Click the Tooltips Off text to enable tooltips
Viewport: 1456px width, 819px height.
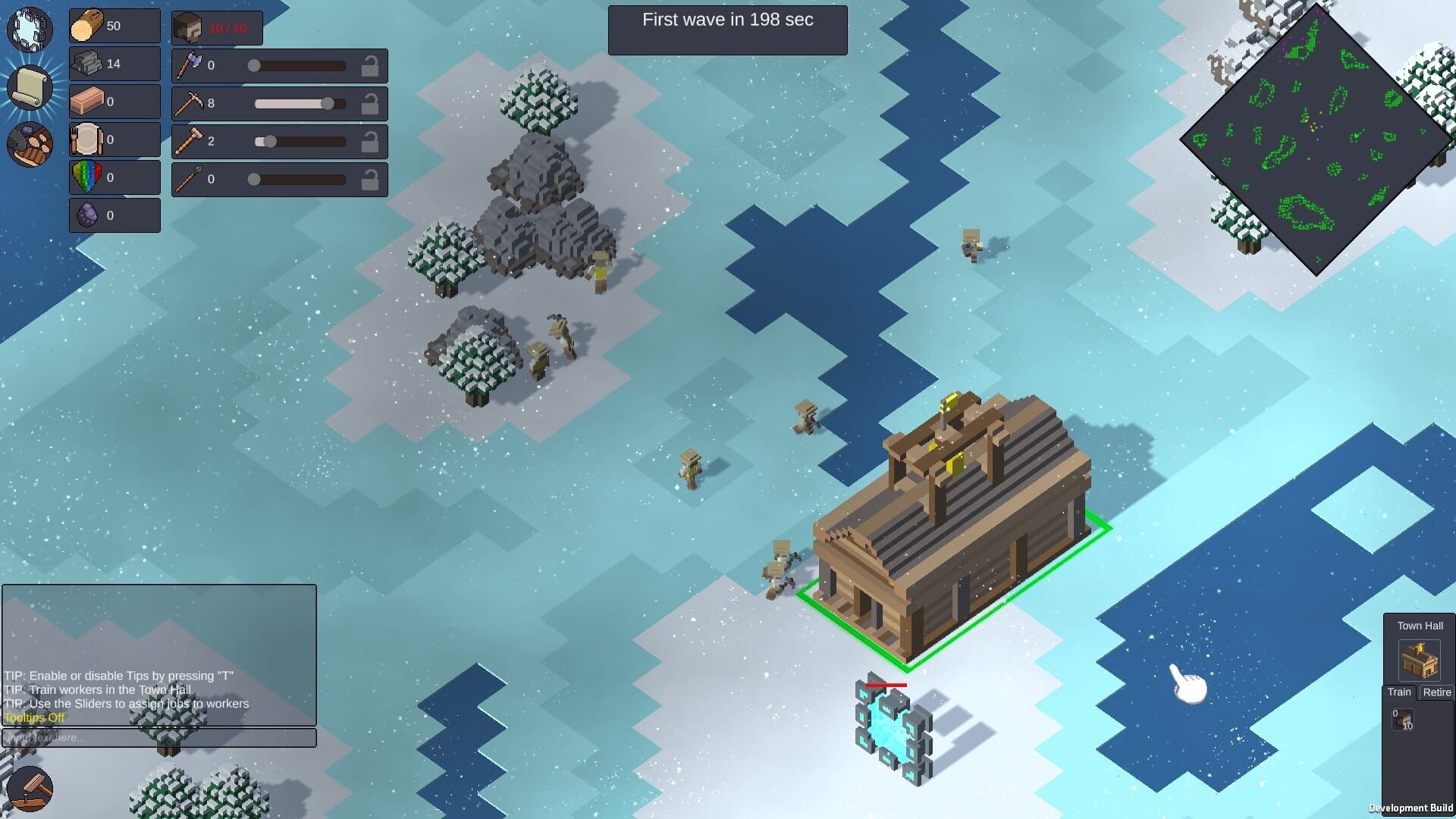pos(33,717)
